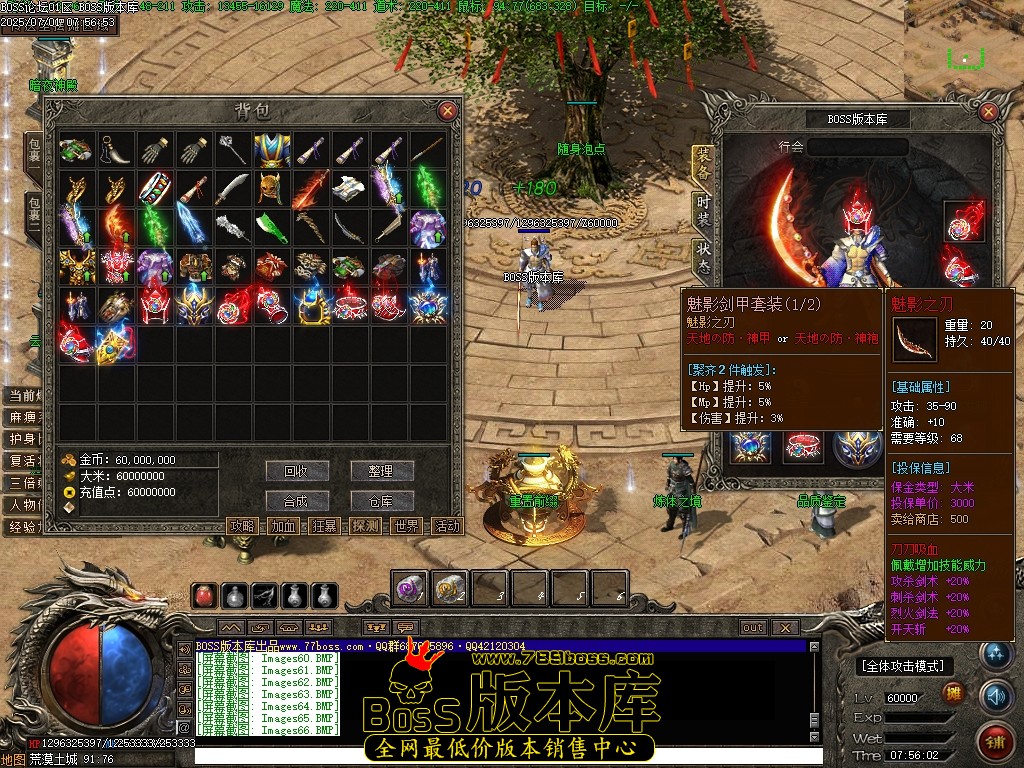Screen dimensions: 1024x768
Task: Pick the golden horned helmet item
Action: pyautogui.click(x=271, y=189)
